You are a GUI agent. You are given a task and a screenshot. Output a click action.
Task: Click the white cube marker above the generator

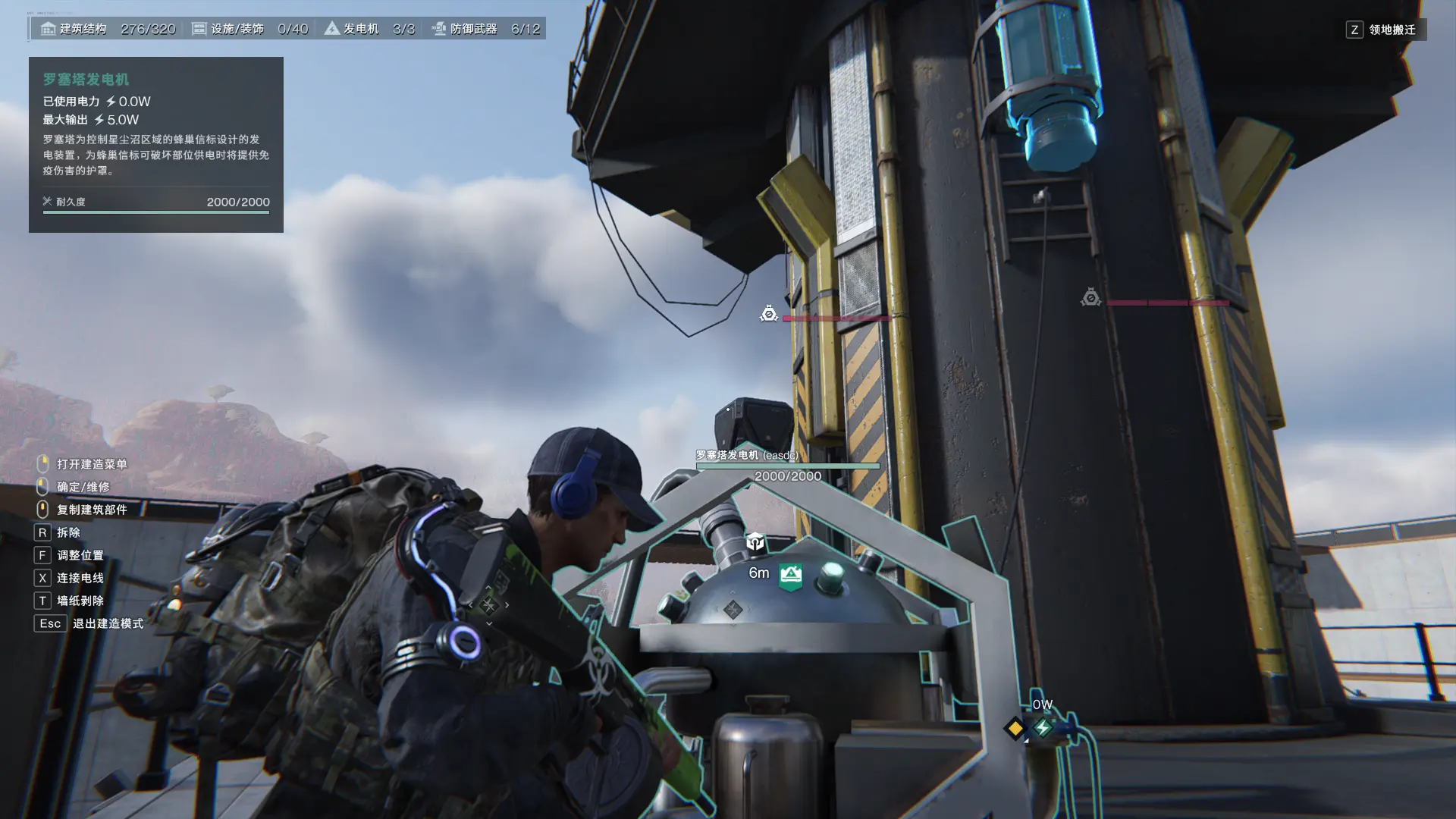click(755, 541)
